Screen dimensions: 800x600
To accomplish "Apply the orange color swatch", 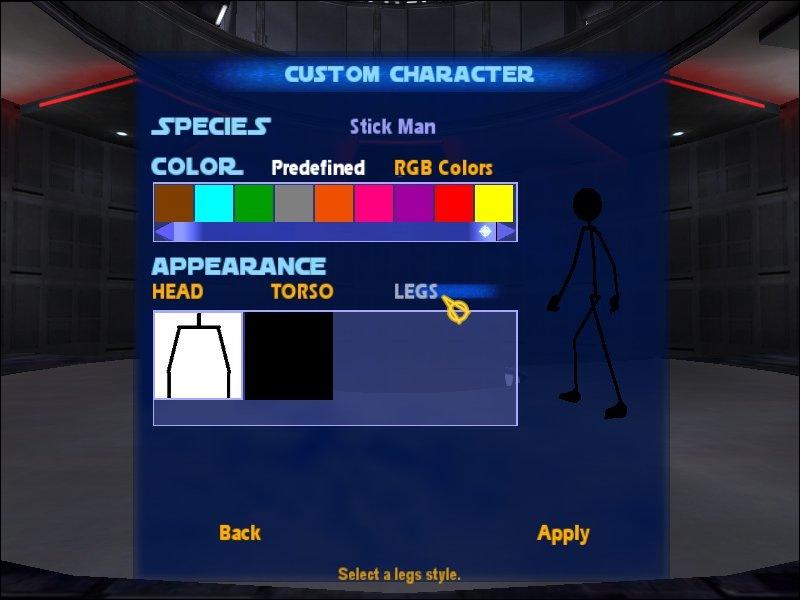I will click(334, 203).
